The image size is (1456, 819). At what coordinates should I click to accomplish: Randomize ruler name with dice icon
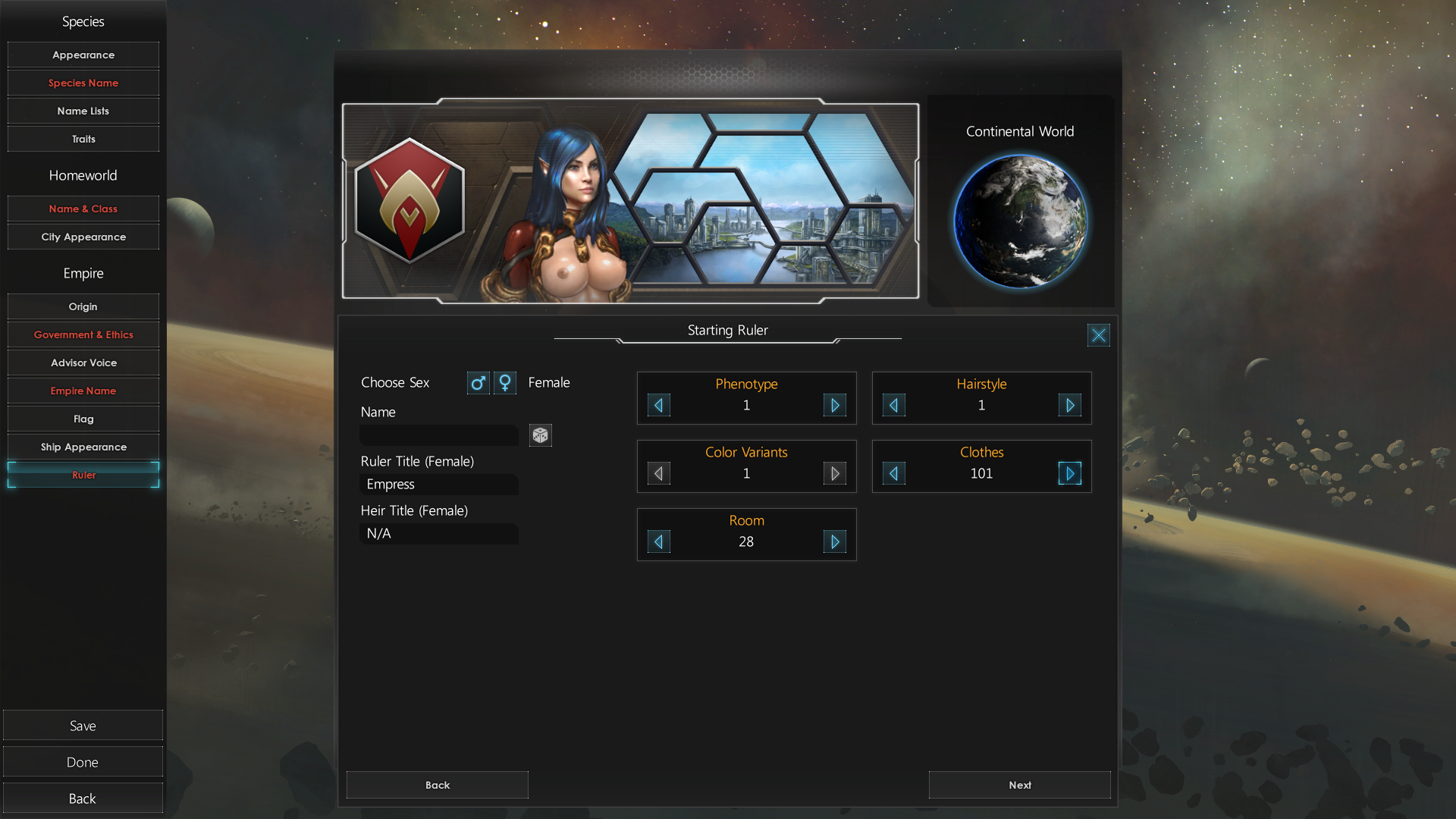pos(540,435)
